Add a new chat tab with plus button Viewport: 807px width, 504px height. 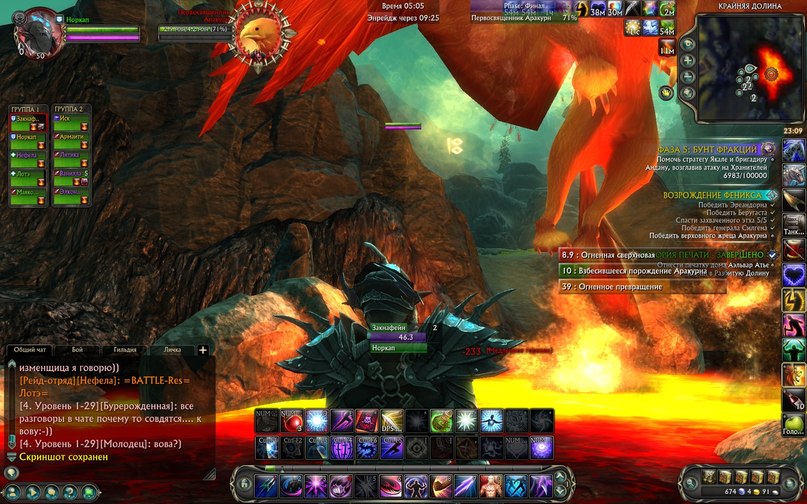[x=203, y=350]
